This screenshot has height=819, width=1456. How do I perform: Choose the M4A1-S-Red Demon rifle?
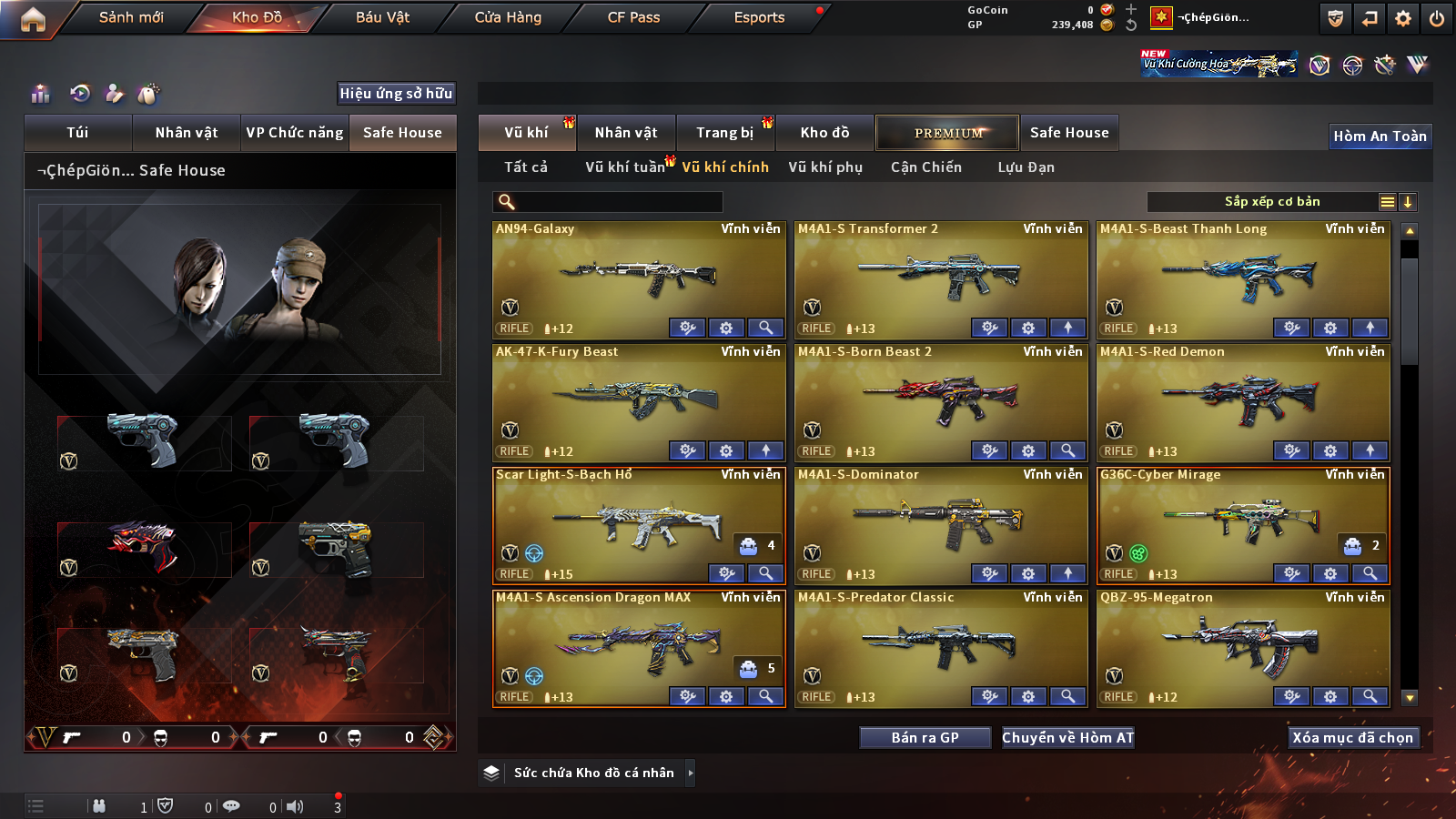(1242, 396)
